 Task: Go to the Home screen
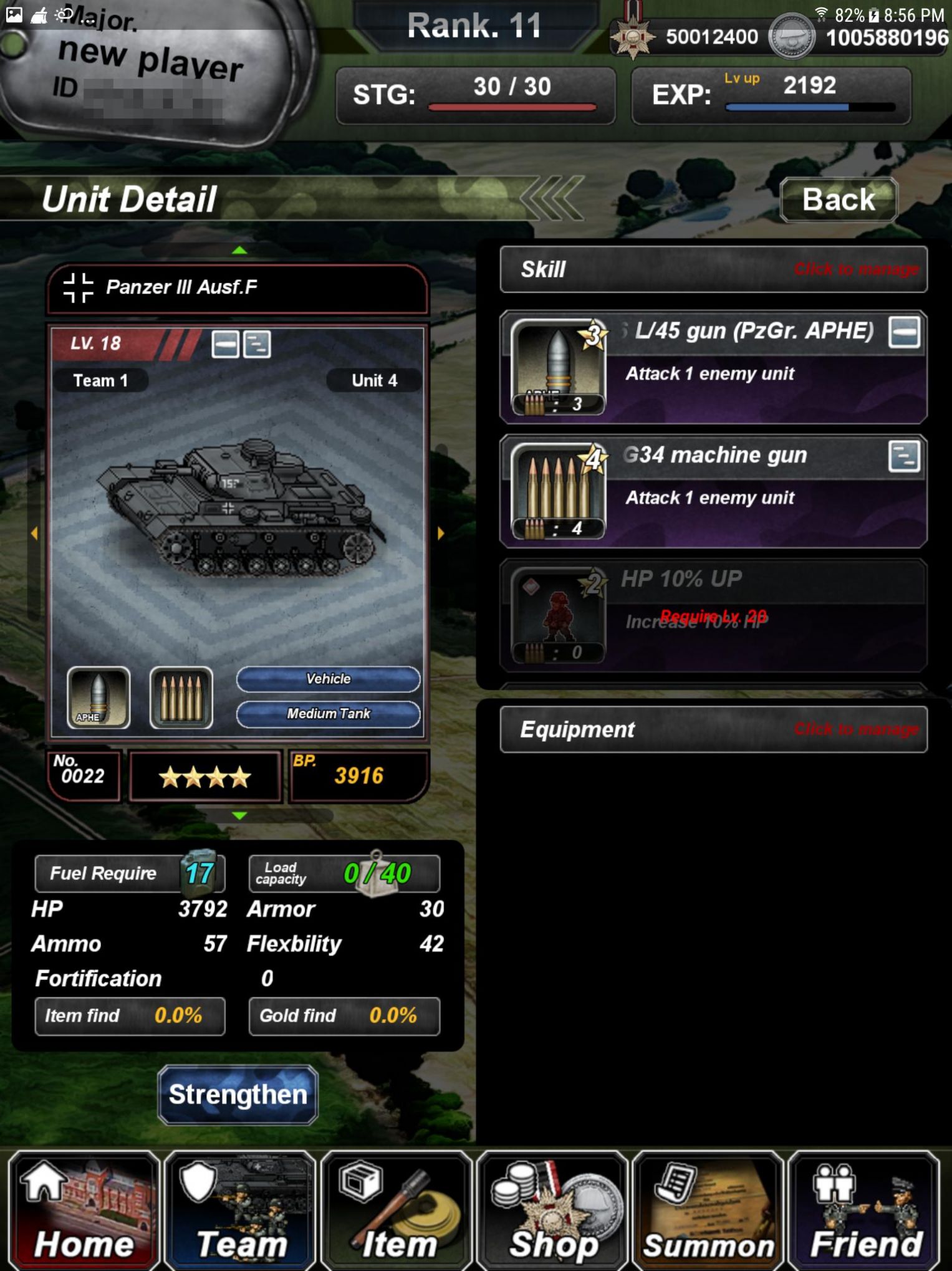click(x=84, y=1209)
